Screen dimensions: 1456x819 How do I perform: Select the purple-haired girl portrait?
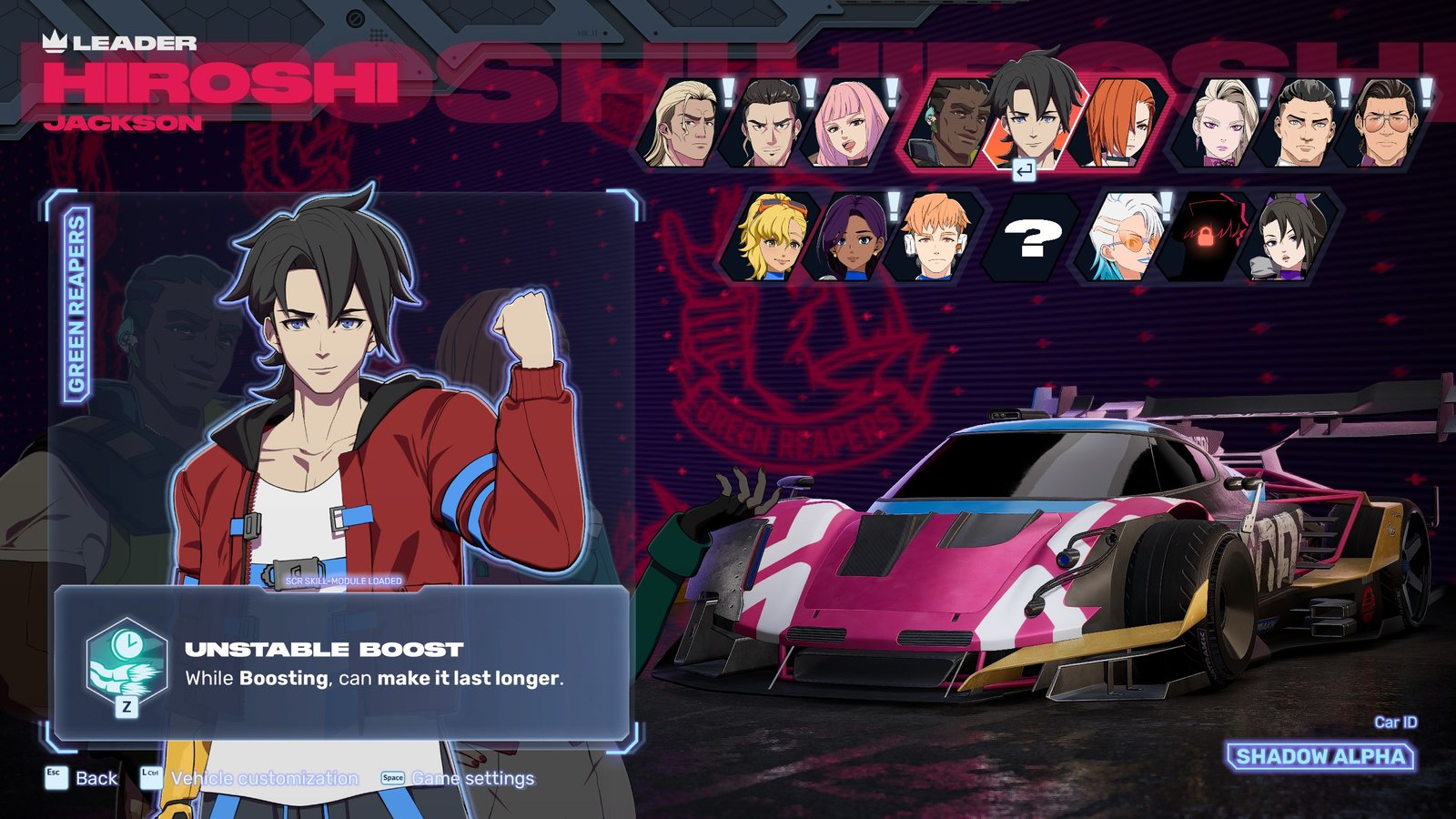[x=852, y=237]
